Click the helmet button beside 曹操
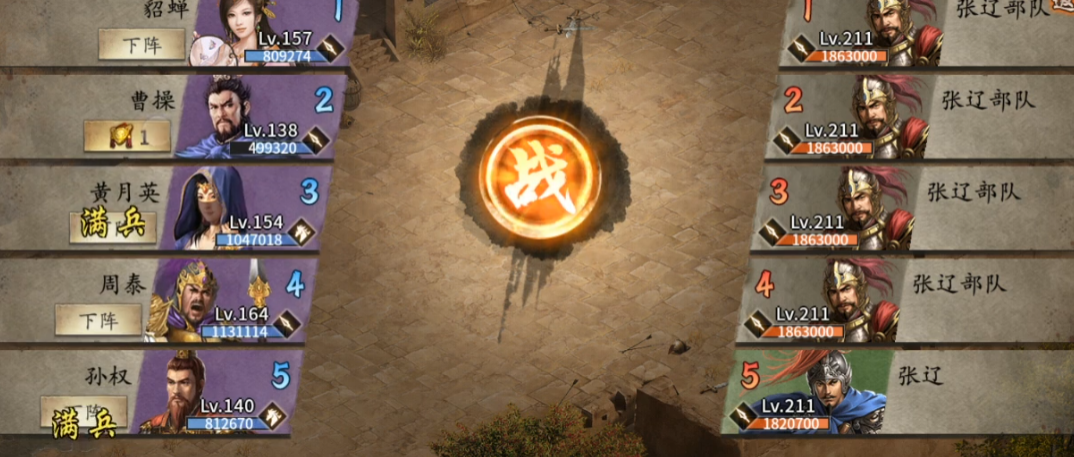 pos(126,136)
